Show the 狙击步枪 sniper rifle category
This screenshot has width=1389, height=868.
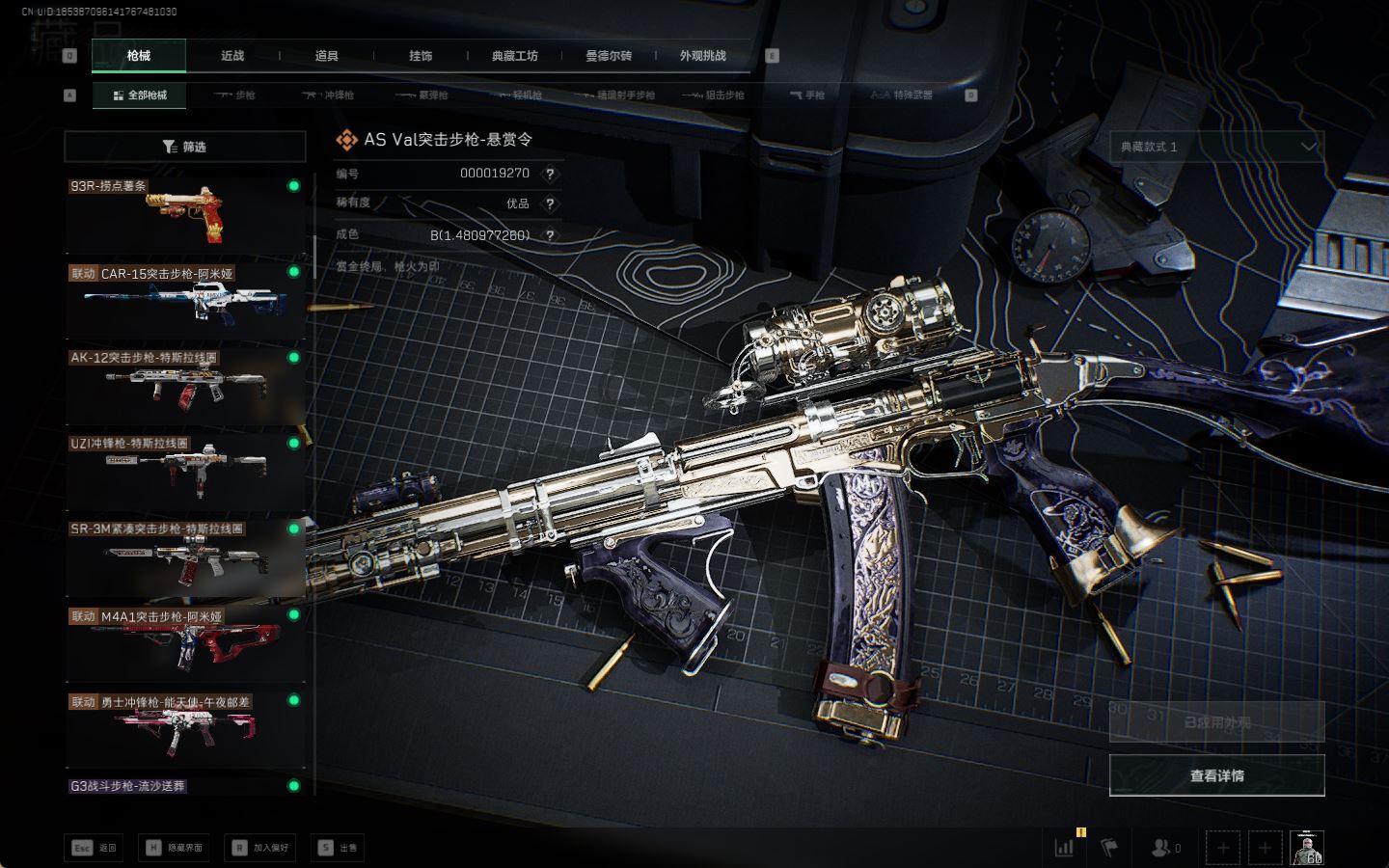tap(714, 95)
